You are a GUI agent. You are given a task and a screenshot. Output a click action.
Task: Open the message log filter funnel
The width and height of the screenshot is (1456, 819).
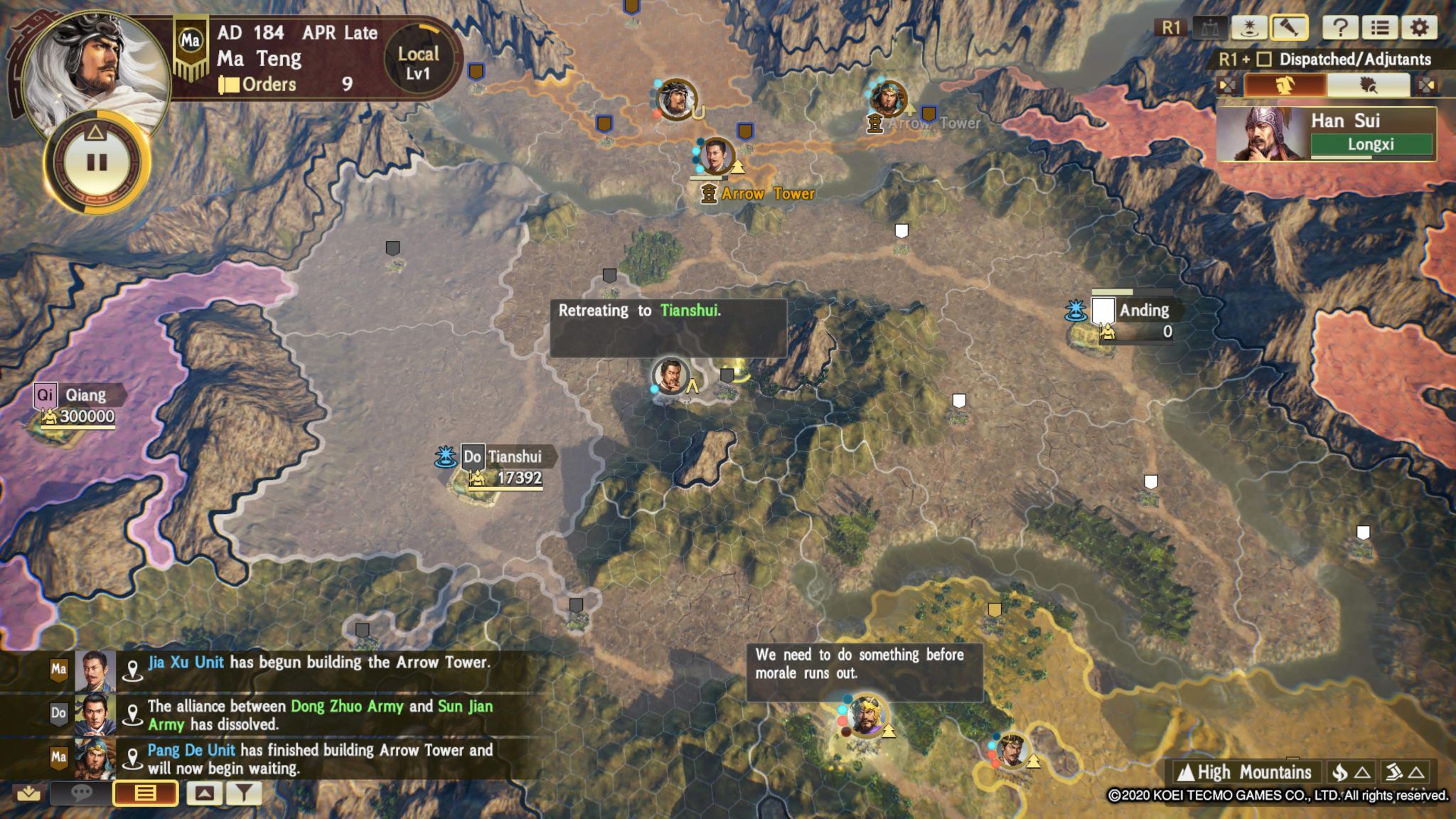pyautogui.click(x=244, y=793)
